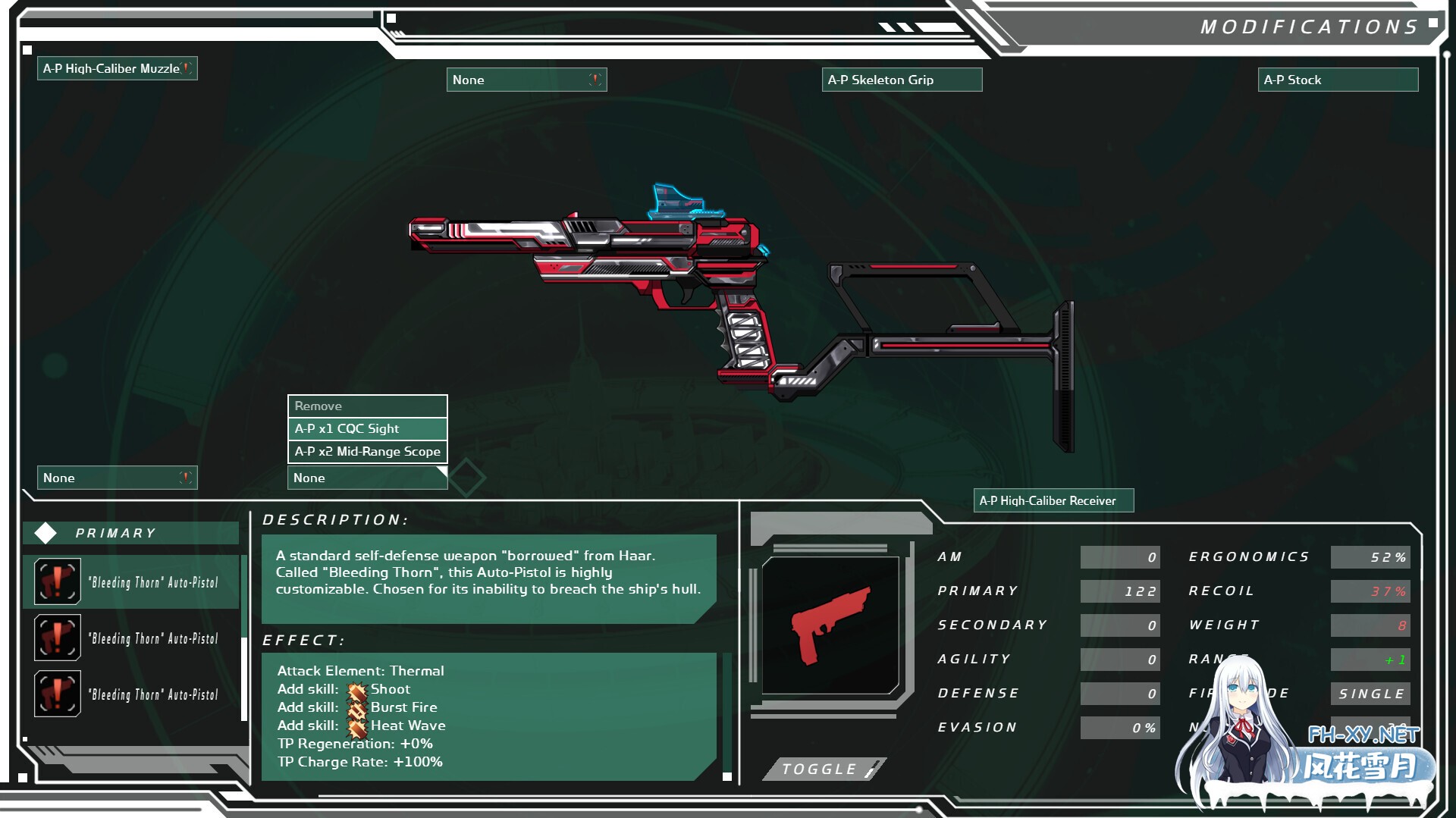Click the TOGGLE button under the weapon preview

coord(824,769)
